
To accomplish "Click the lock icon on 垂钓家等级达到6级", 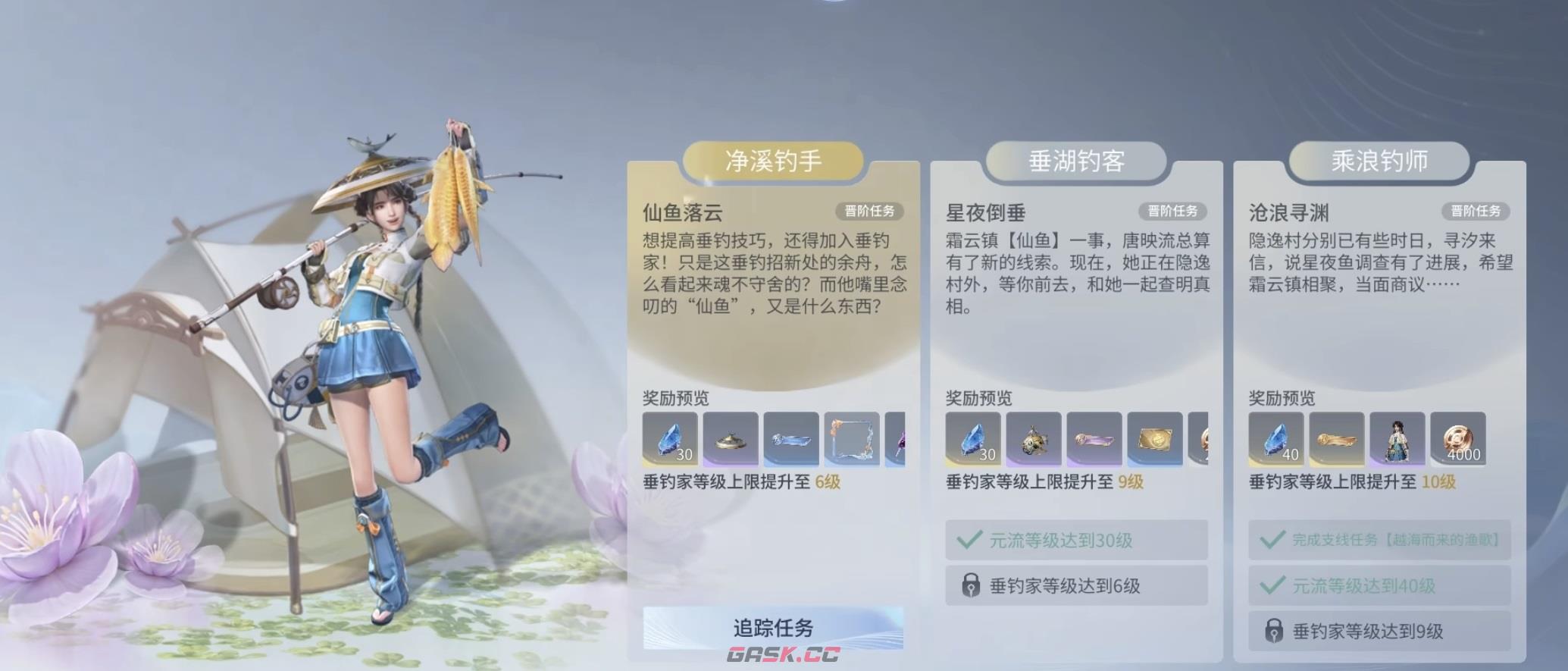I will (x=971, y=585).
